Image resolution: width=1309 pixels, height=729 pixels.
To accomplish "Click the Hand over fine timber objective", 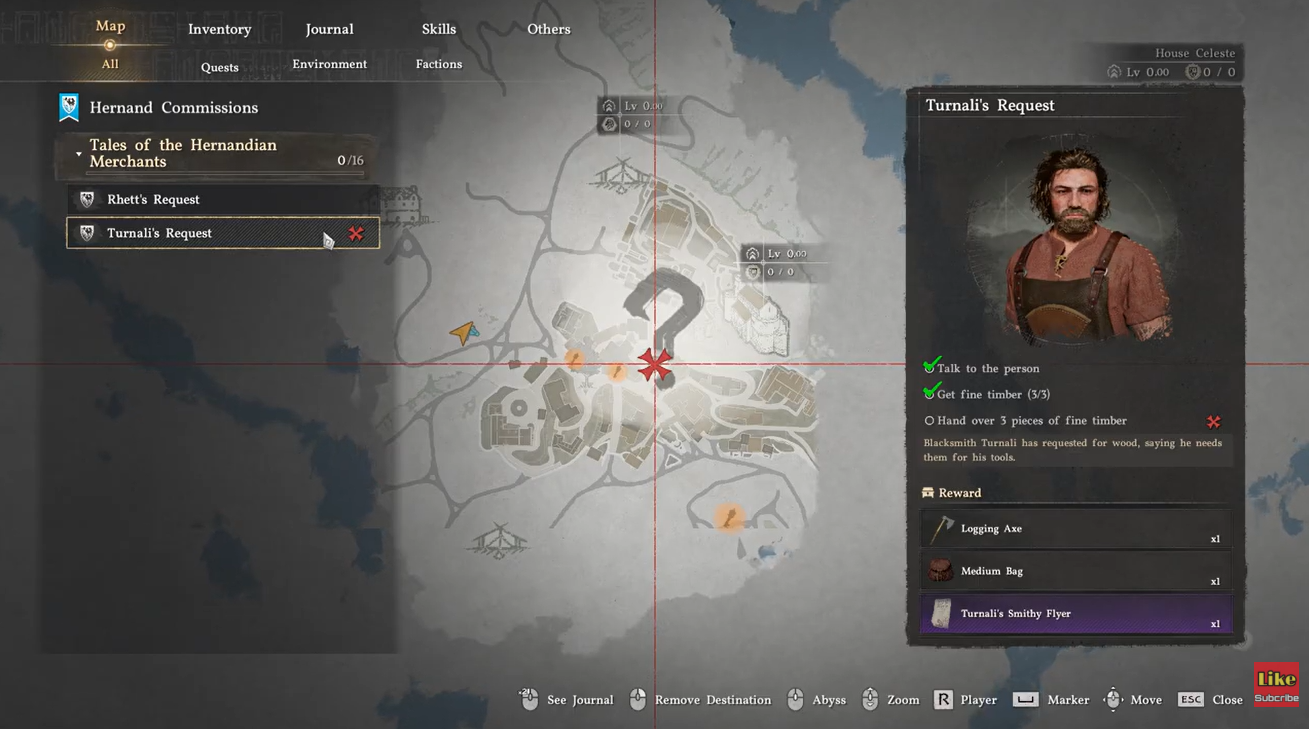I will tap(1031, 421).
